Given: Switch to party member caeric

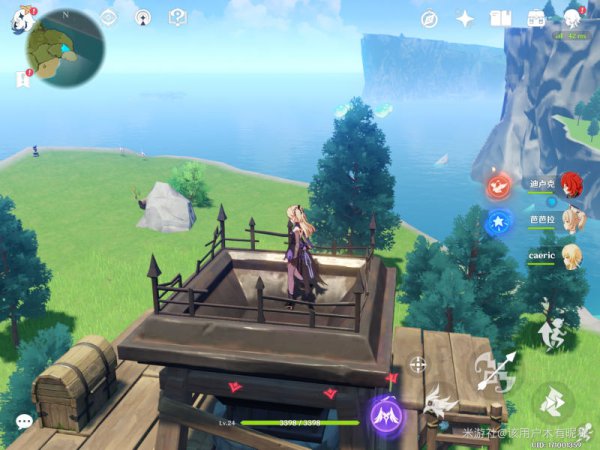Looking at the screenshot, I should (571, 255).
